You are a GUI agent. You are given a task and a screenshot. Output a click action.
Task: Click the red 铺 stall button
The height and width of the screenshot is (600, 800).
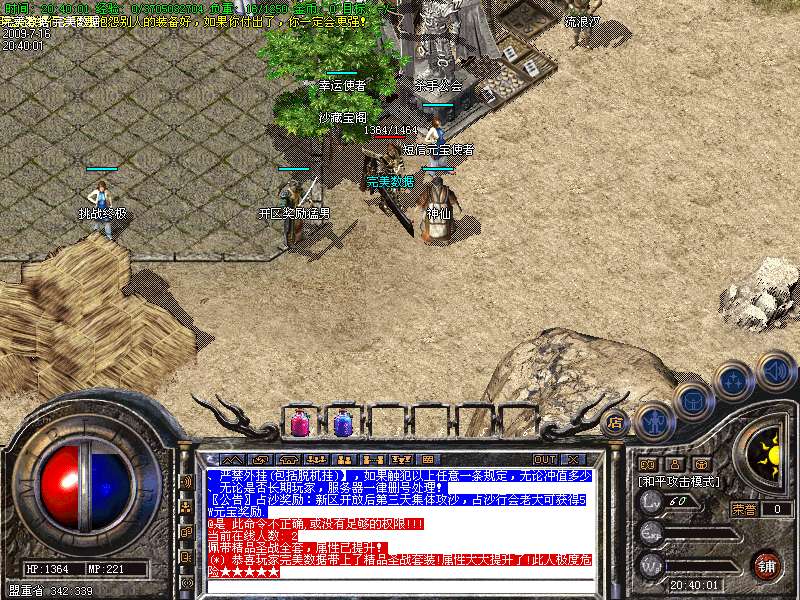pos(766,565)
